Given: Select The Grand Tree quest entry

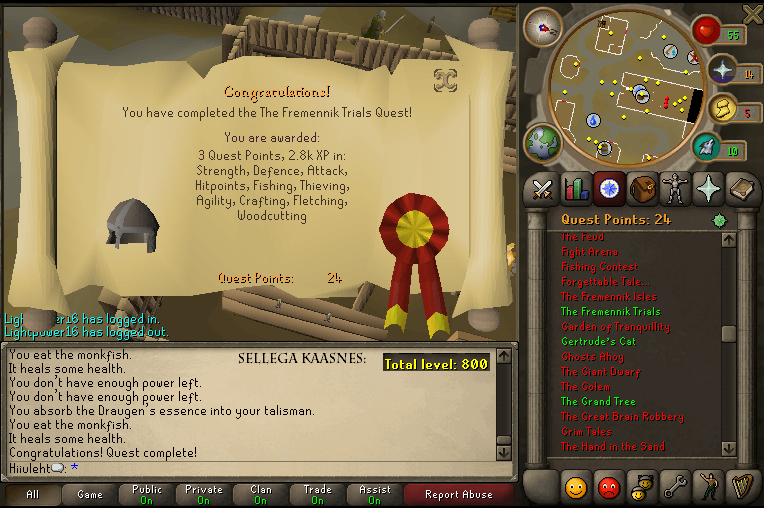Looking at the screenshot, I should 597,402.
